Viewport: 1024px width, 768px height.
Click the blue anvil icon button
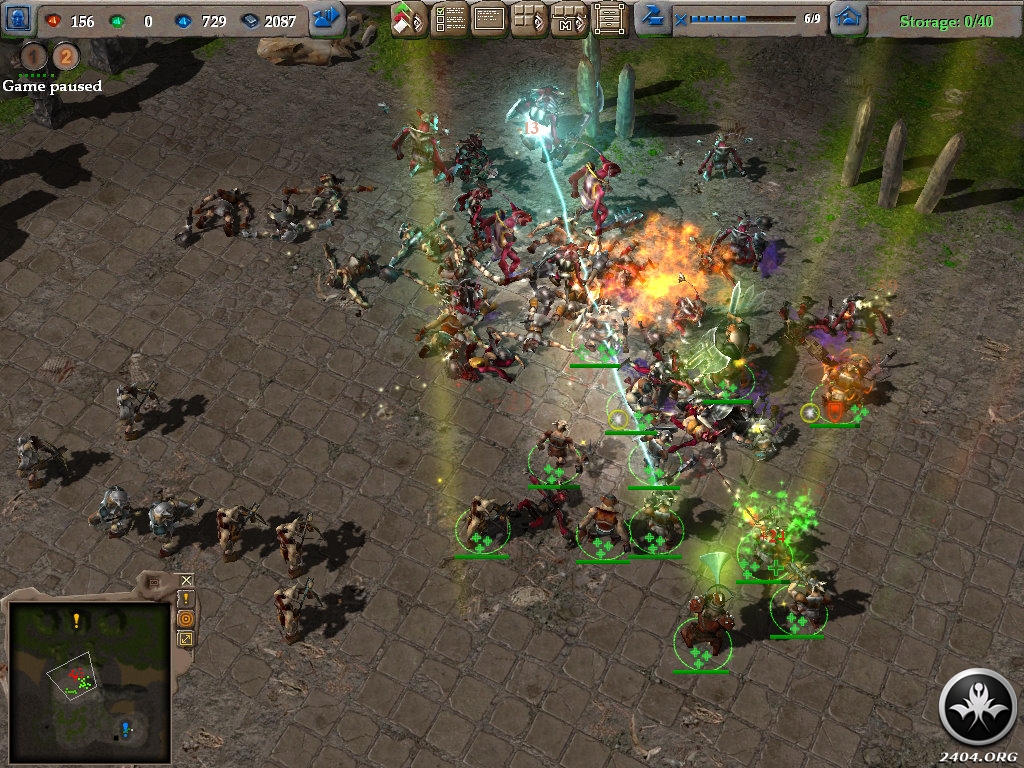pyautogui.click(x=652, y=17)
